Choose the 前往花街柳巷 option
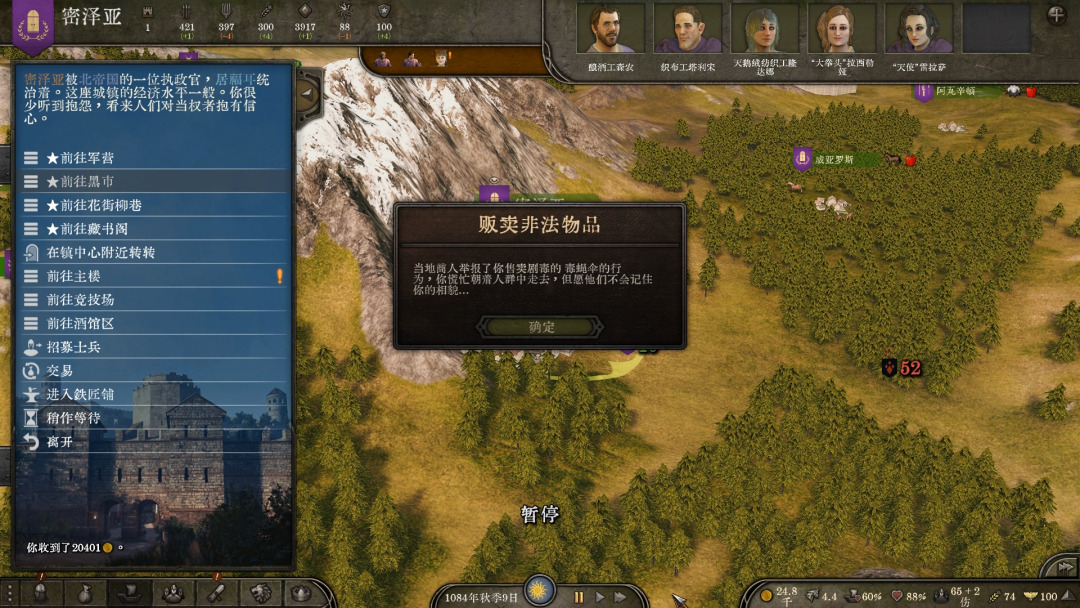Screen dimensions: 1080x608 click(x=94, y=205)
